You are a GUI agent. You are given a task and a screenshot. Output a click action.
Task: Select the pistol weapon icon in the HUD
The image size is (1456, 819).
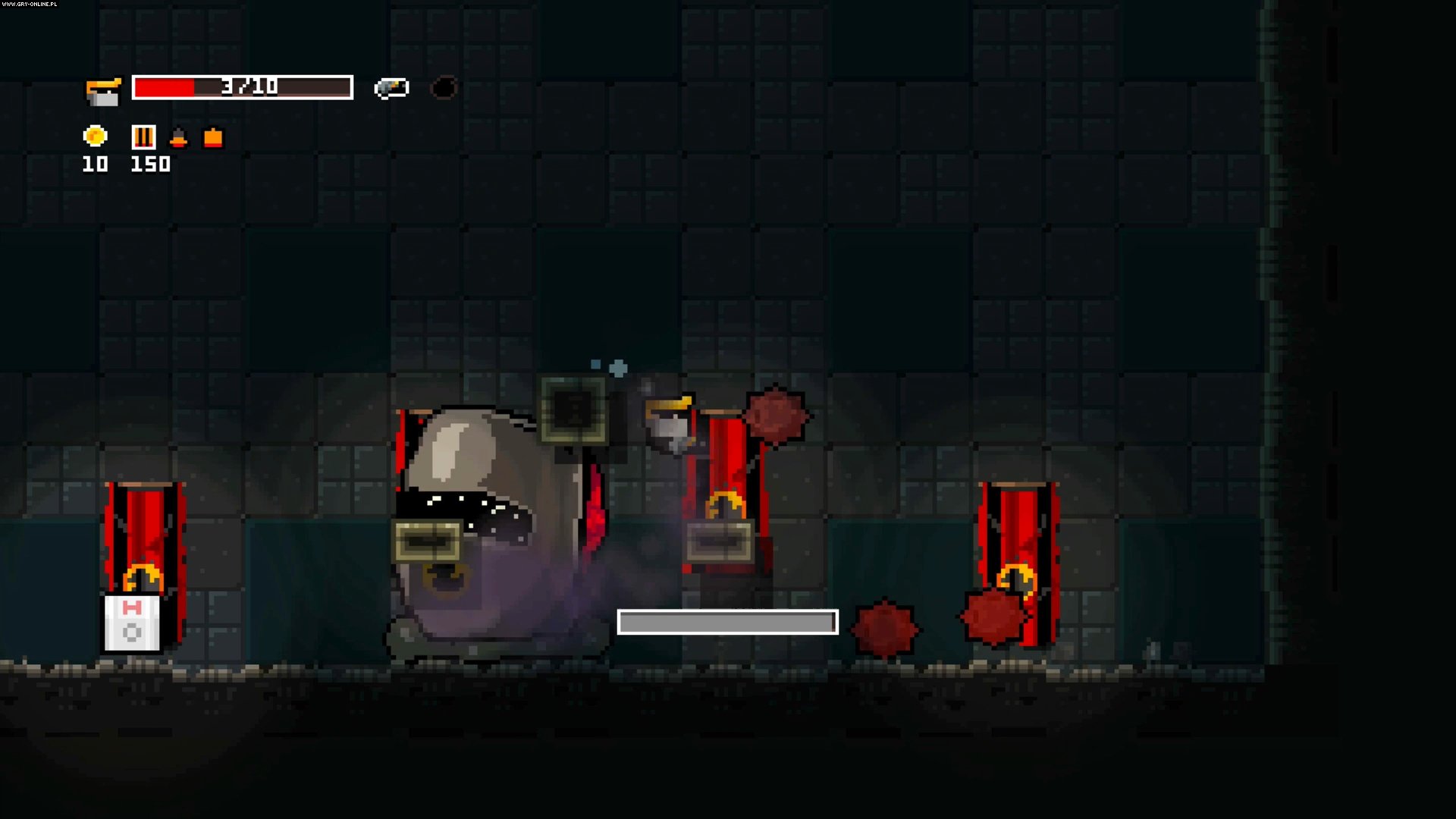[390, 87]
